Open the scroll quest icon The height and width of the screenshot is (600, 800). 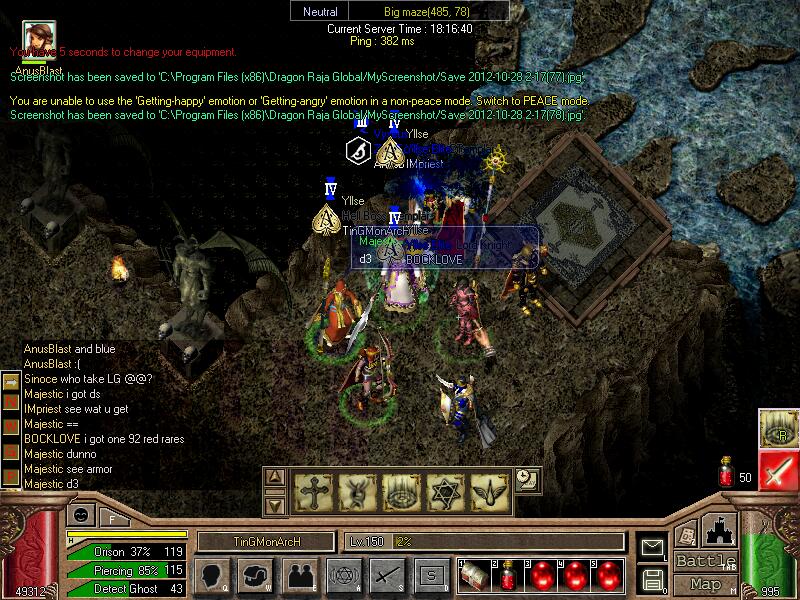coord(687,536)
